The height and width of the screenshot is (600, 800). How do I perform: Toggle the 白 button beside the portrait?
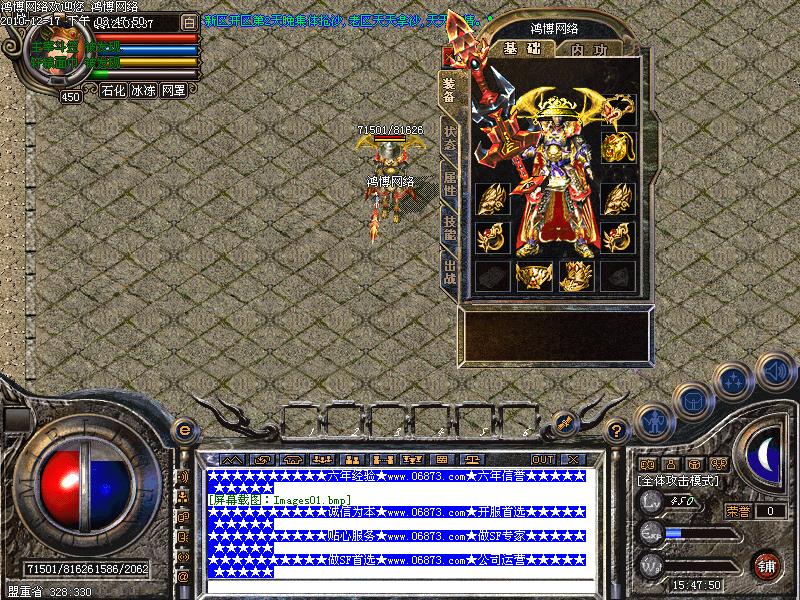189,22
